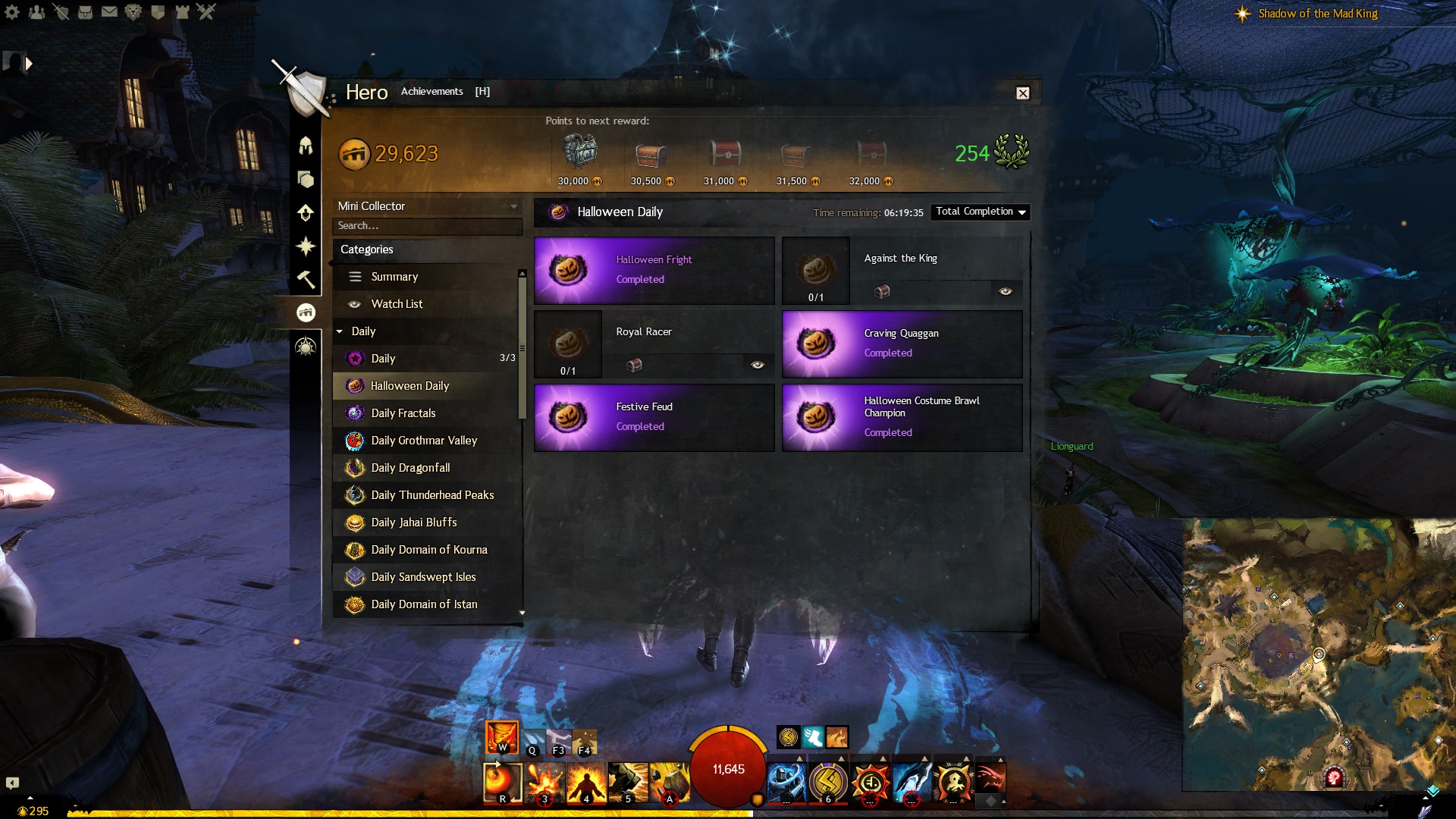This screenshot has width=1456, height=819.
Task: Select Daily Fractals in category list
Action: (403, 413)
